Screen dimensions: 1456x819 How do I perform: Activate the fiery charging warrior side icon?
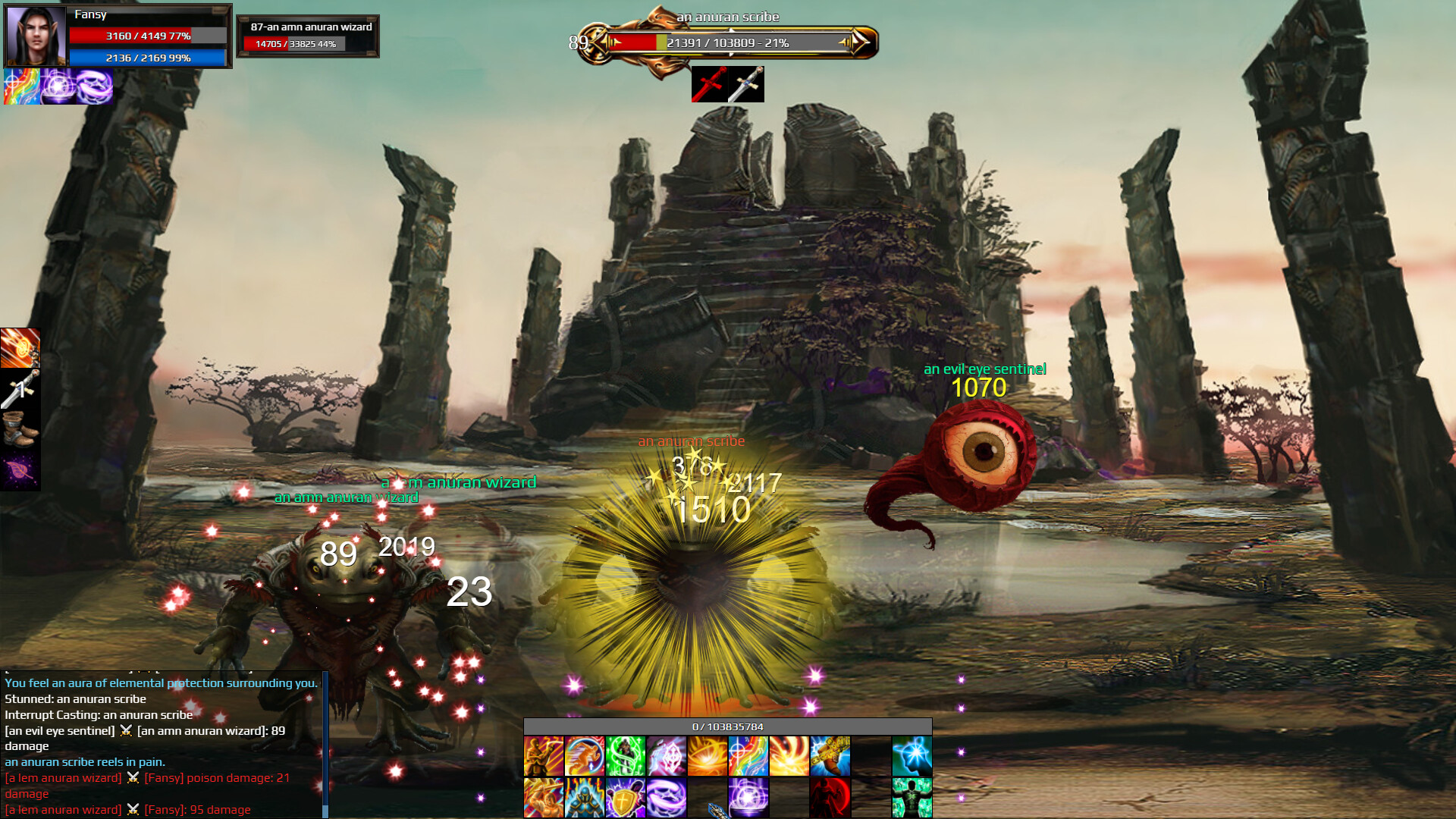[20, 348]
